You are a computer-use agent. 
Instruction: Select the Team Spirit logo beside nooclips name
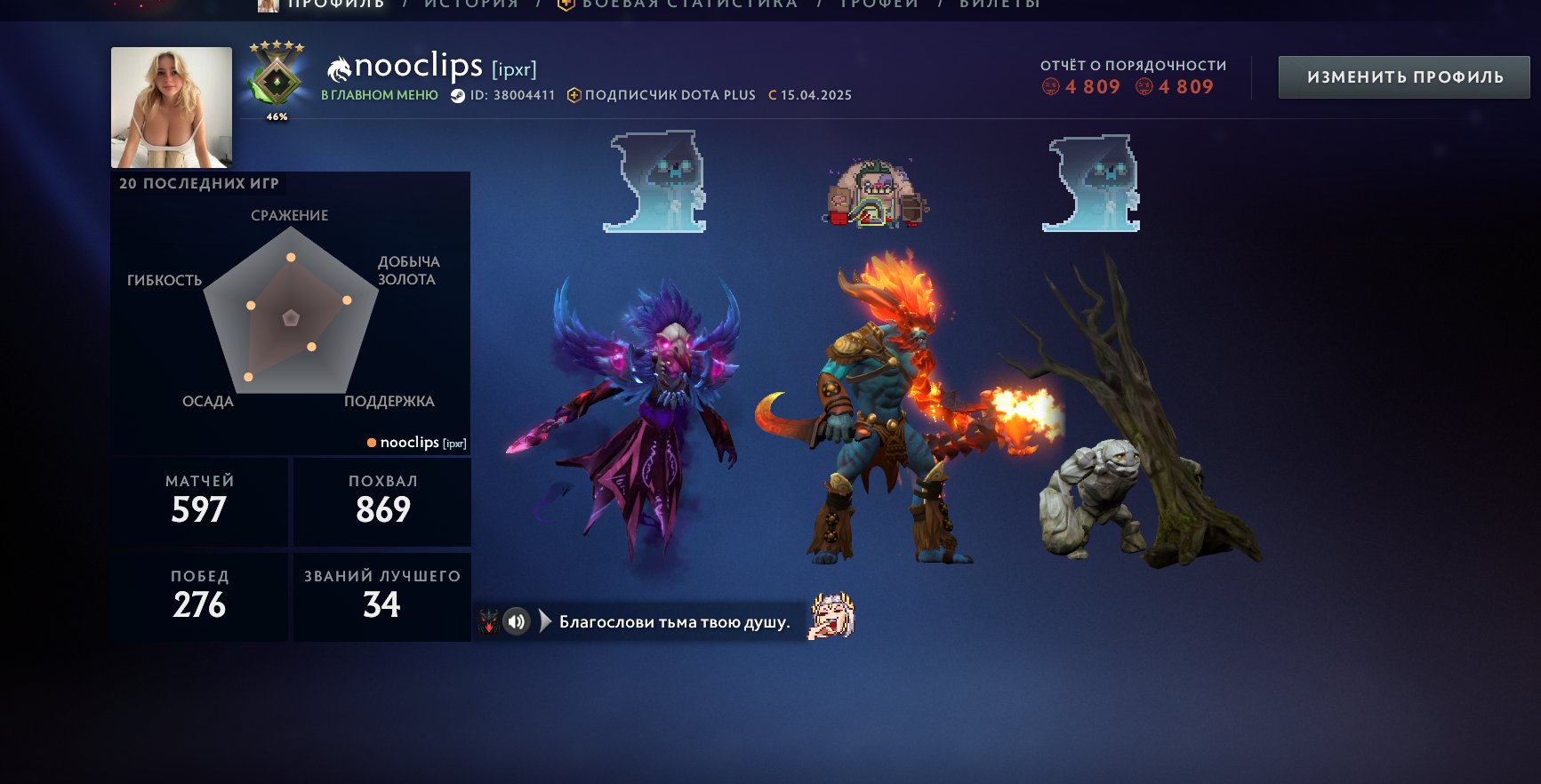pyautogui.click(x=340, y=68)
